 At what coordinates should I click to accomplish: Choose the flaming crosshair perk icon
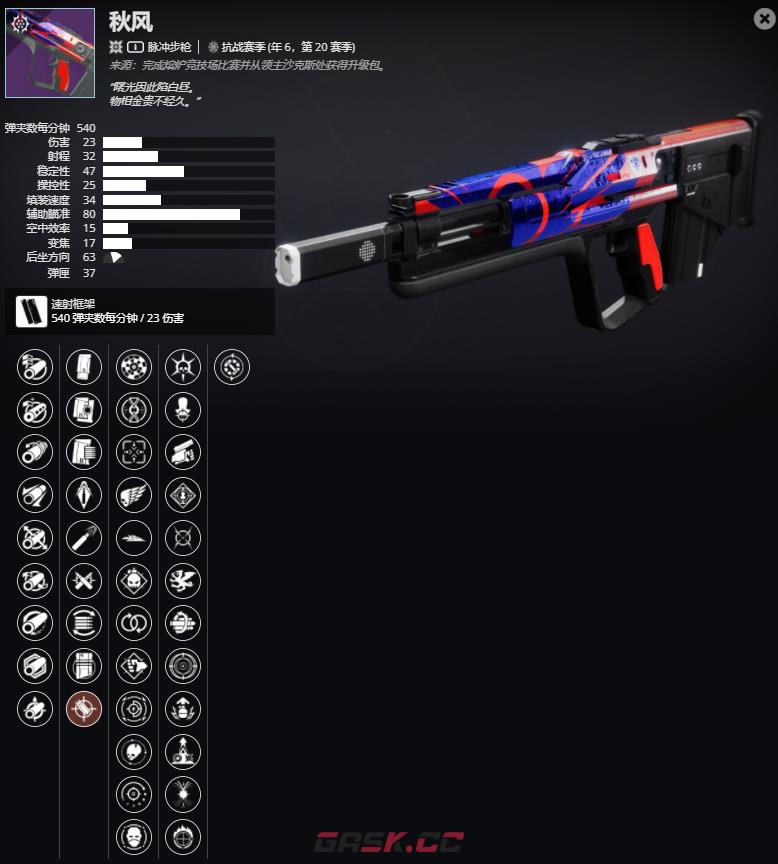(x=182, y=837)
